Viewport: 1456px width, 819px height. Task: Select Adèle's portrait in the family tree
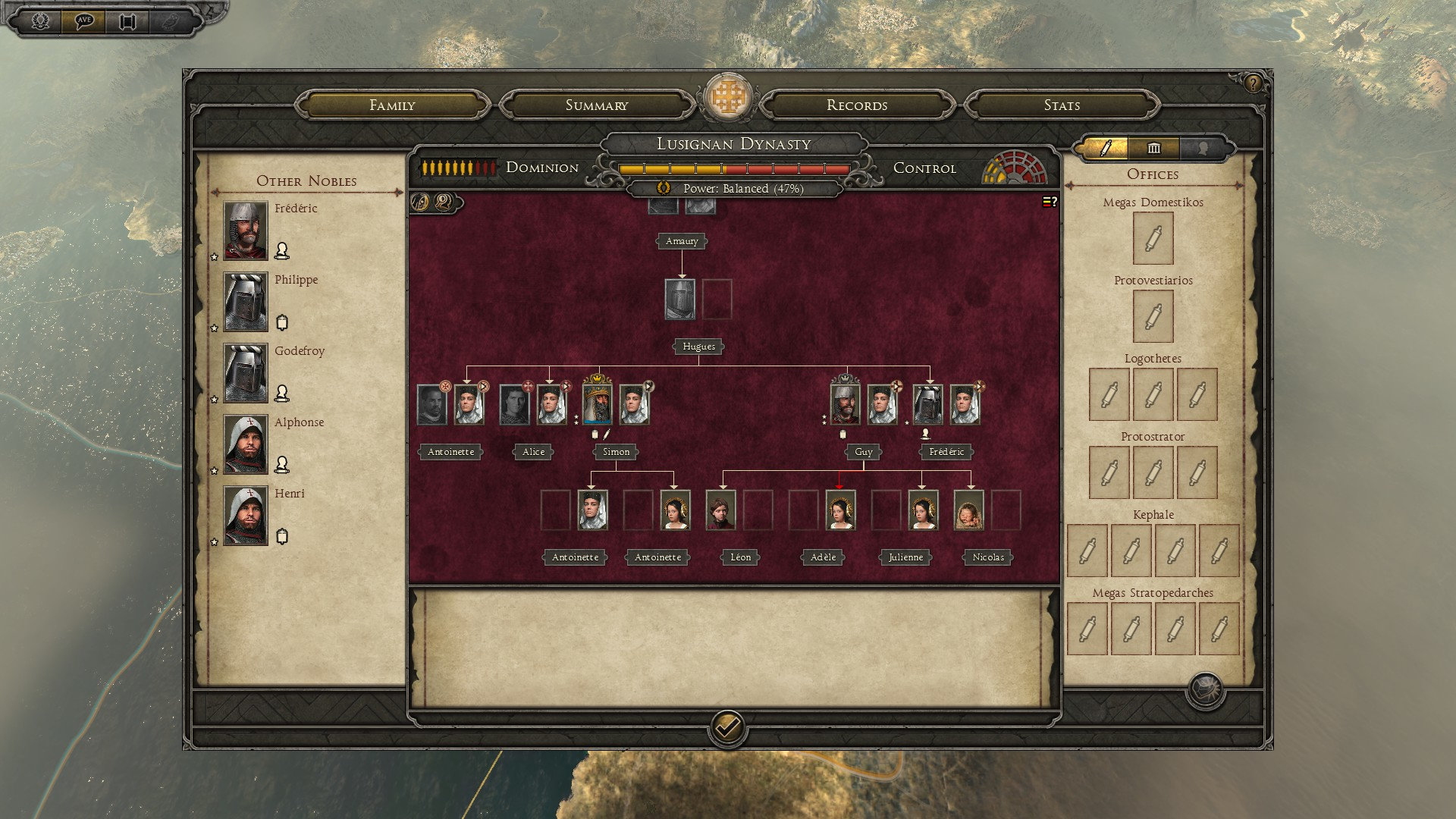point(840,510)
